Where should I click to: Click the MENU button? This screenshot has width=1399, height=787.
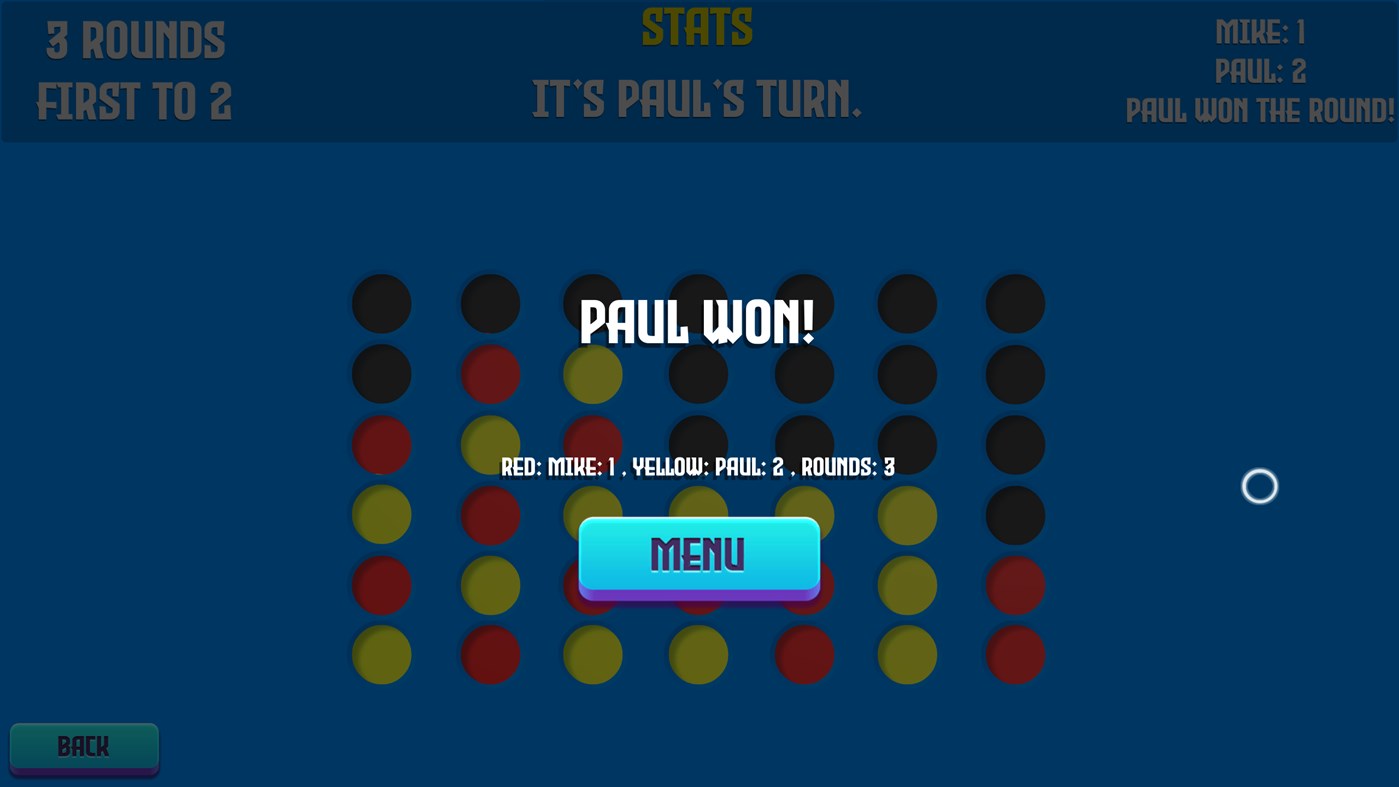pyautogui.click(x=698, y=555)
